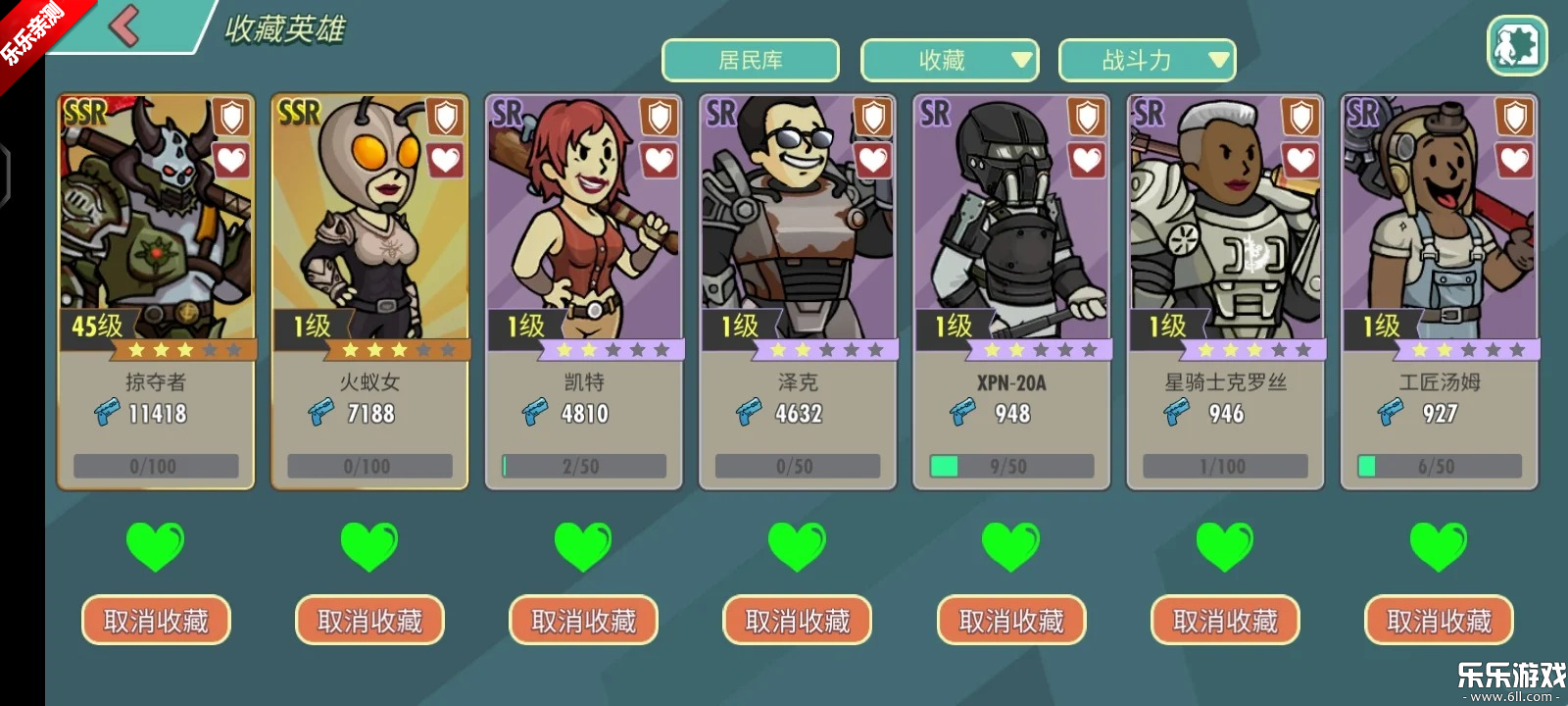Viewport: 1568px width, 706px height.
Task: Cancel favorite for 掠夺者 with 取消收藏
Action: 156,621
